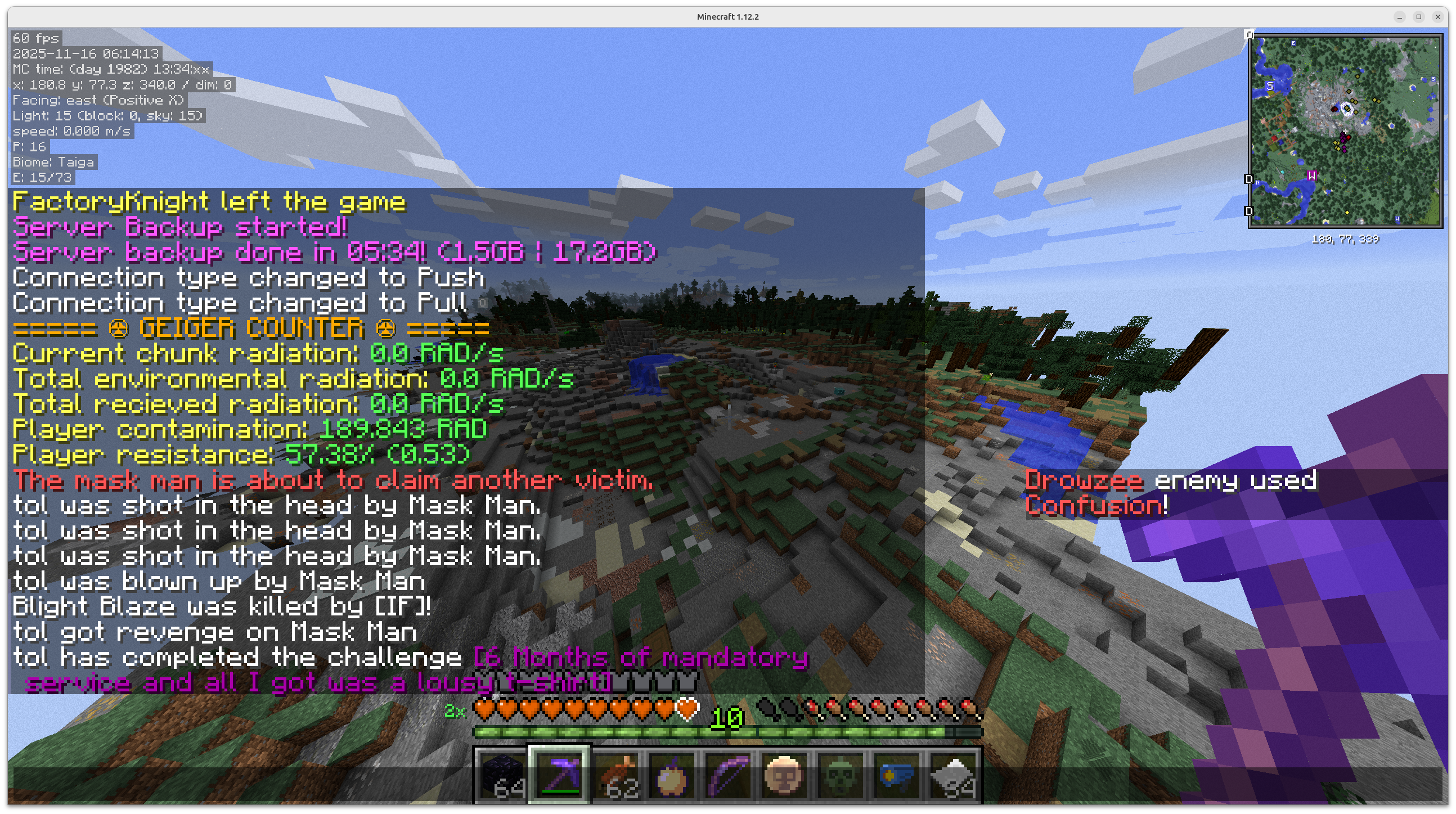The height and width of the screenshot is (814, 1456).
Task: Select the obsidian block stack slot
Action: point(502,775)
